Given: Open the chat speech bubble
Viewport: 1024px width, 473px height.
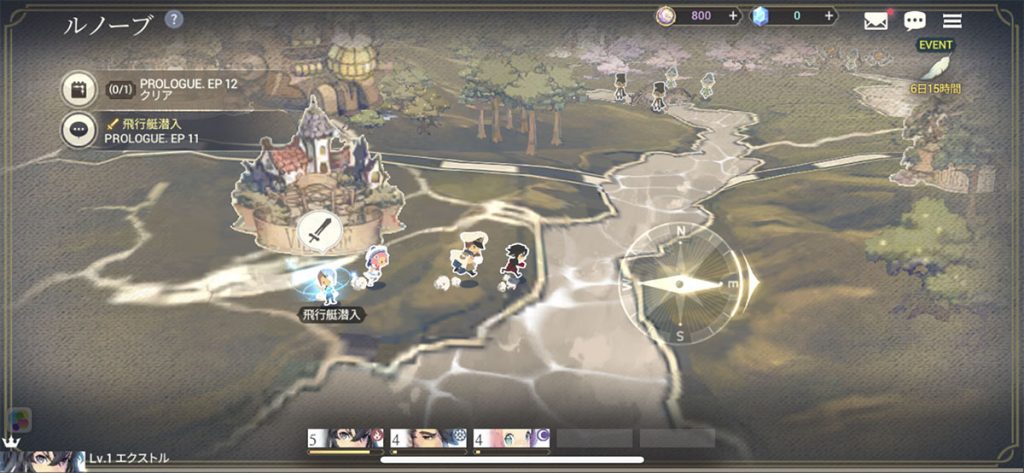Looking at the screenshot, I should coord(914,21).
